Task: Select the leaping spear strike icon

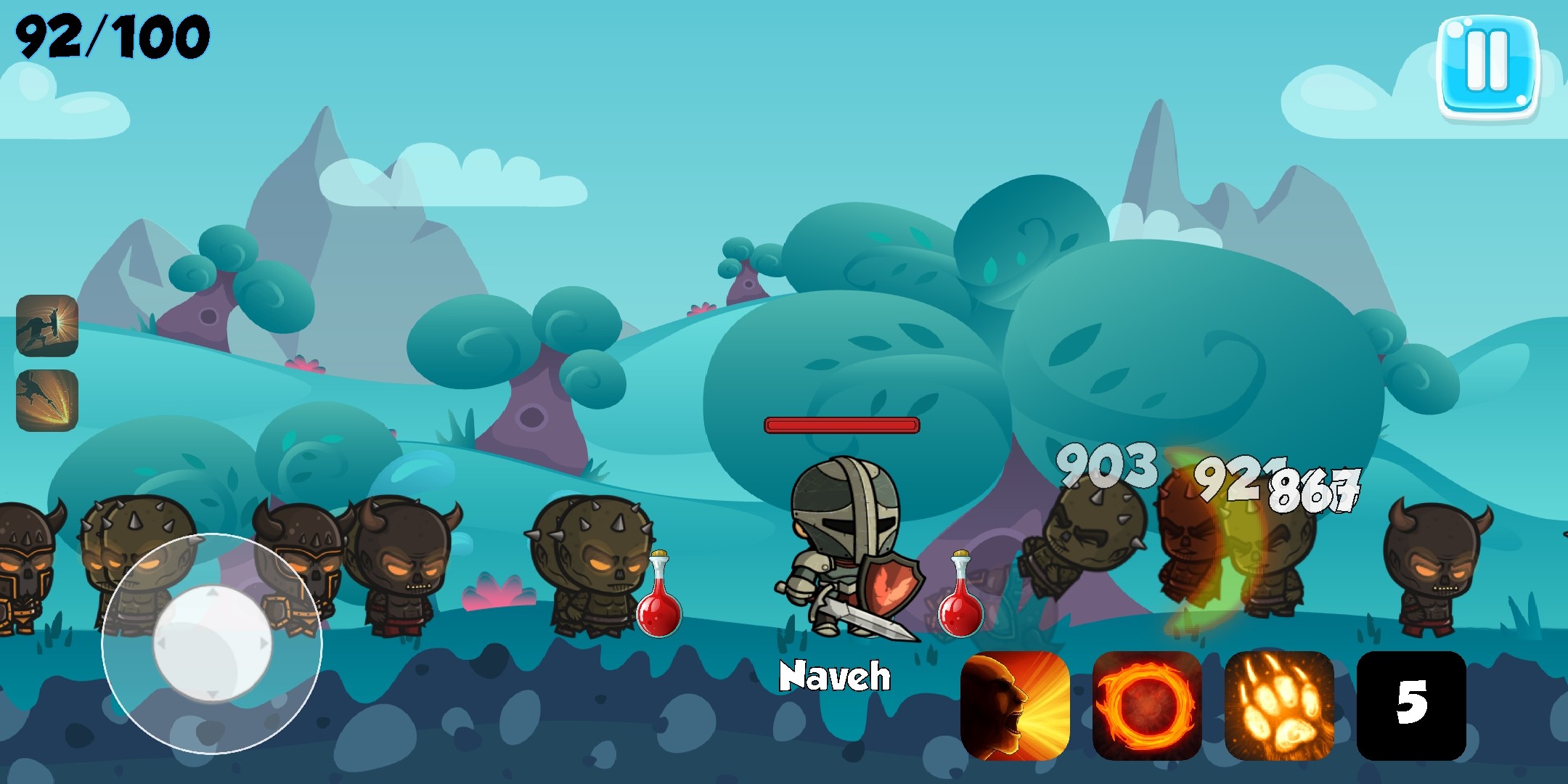Action: [x=47, y=400]
